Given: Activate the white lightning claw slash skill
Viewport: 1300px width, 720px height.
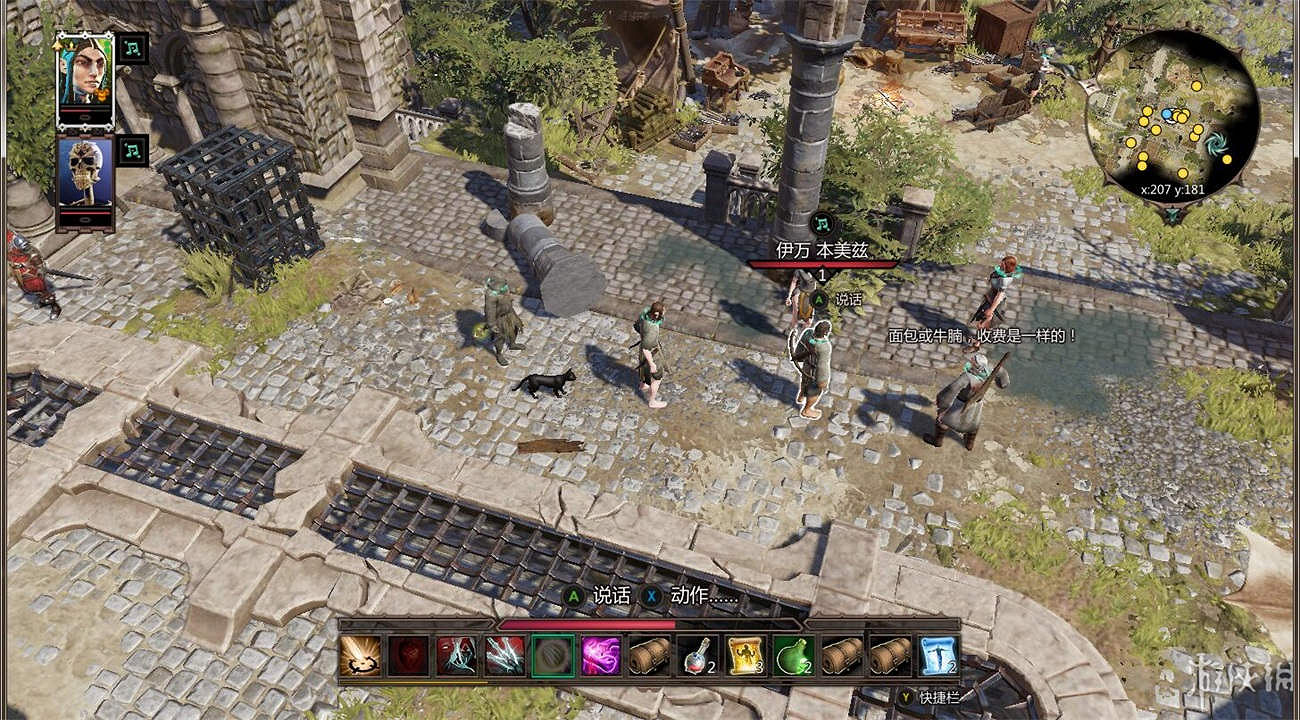Looking at the screenshot, I should point(504,655).
